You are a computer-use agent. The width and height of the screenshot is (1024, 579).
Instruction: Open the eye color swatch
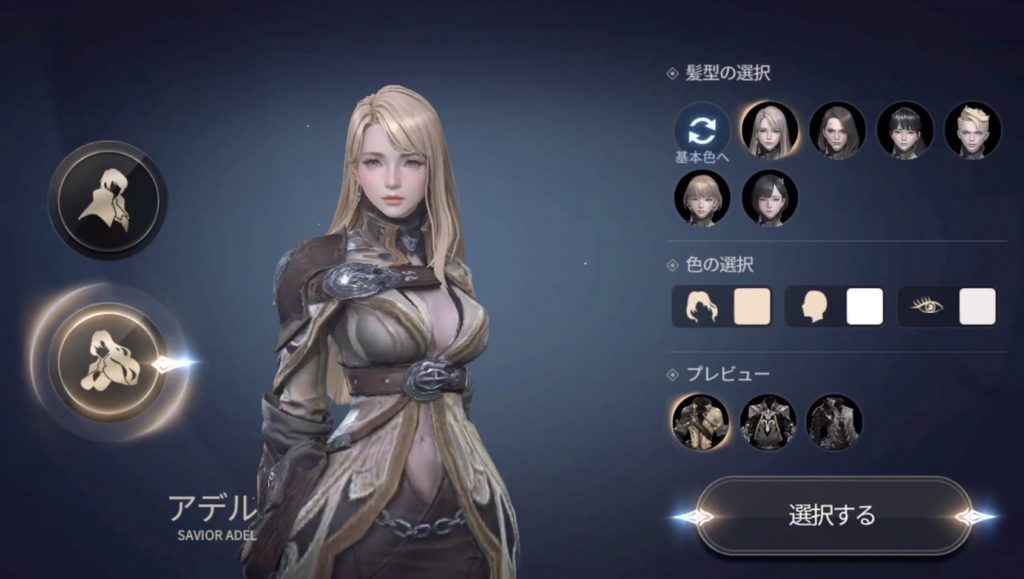[x=977, y=307]
